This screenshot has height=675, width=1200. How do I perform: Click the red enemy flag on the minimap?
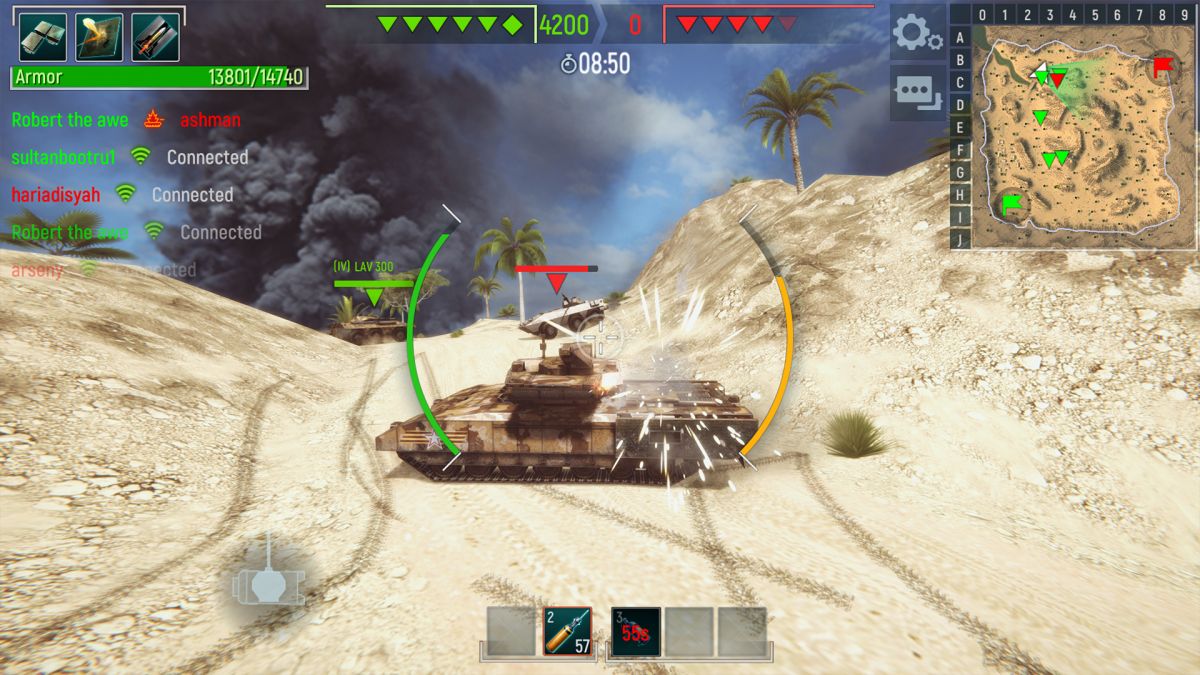click(1163, 67)
